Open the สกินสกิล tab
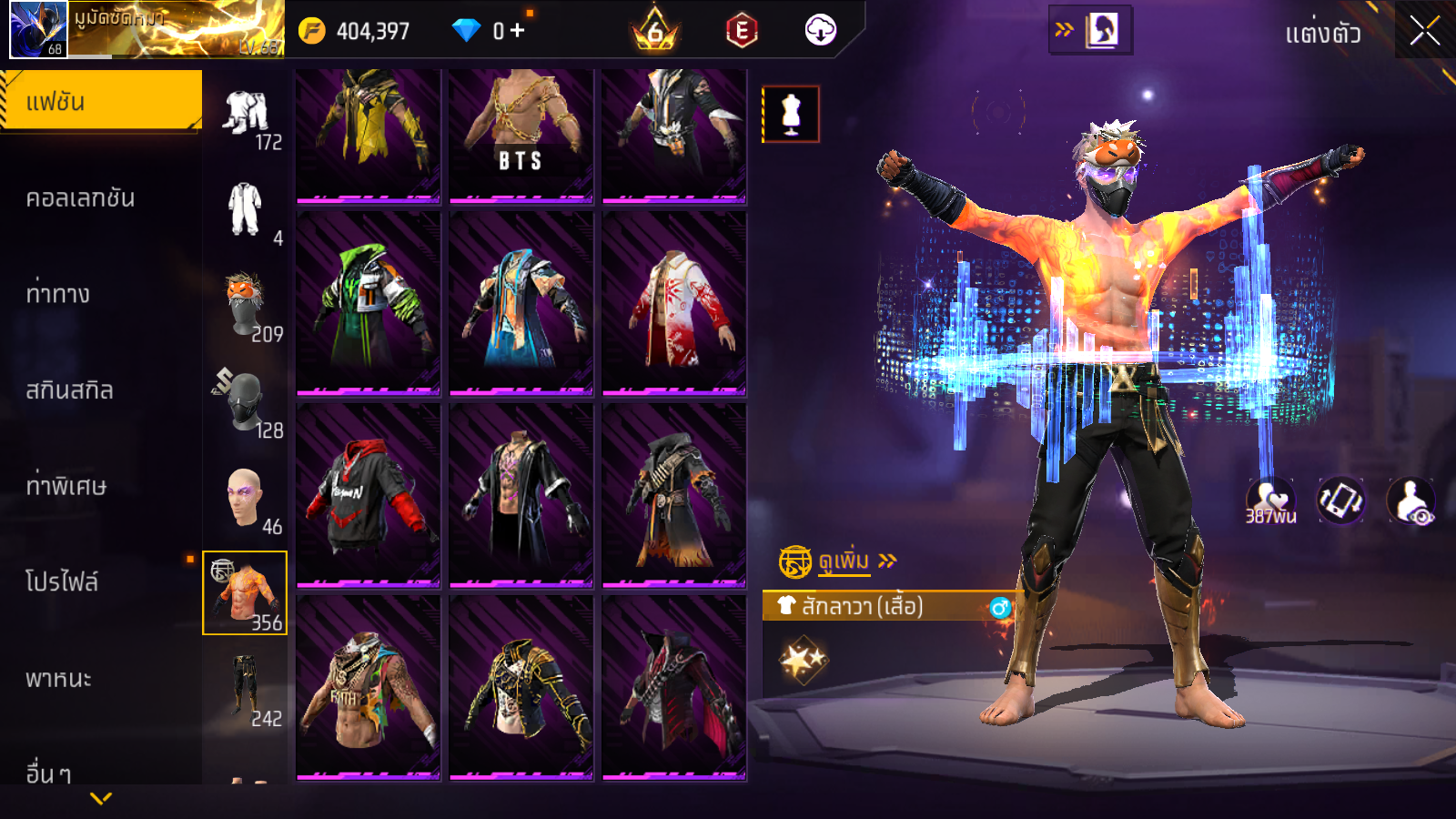Image resolution: width=1456 pixels, height=819 pixels. [70, 390]
